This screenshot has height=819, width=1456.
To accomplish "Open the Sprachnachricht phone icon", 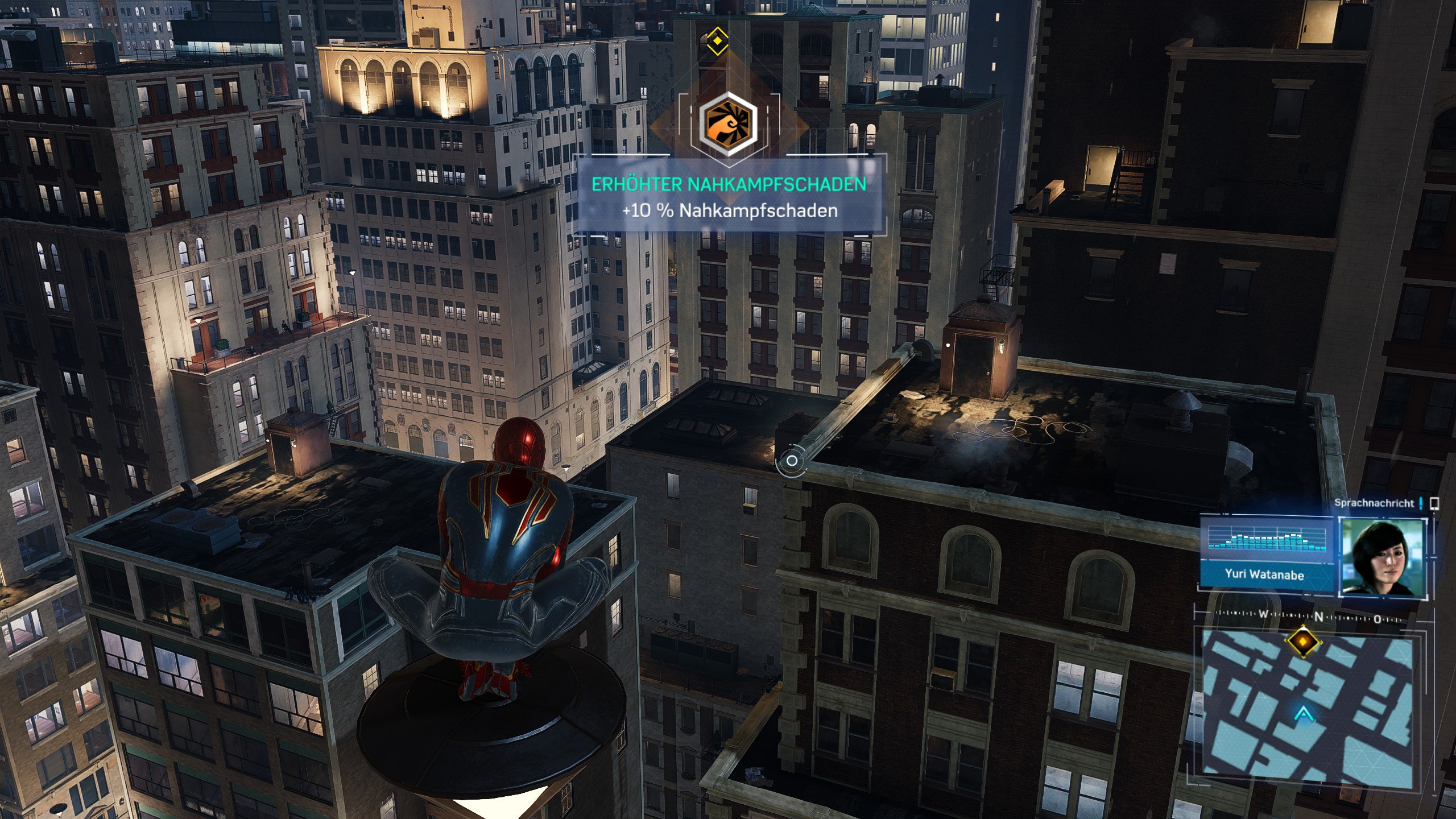I will [1434, 503].
